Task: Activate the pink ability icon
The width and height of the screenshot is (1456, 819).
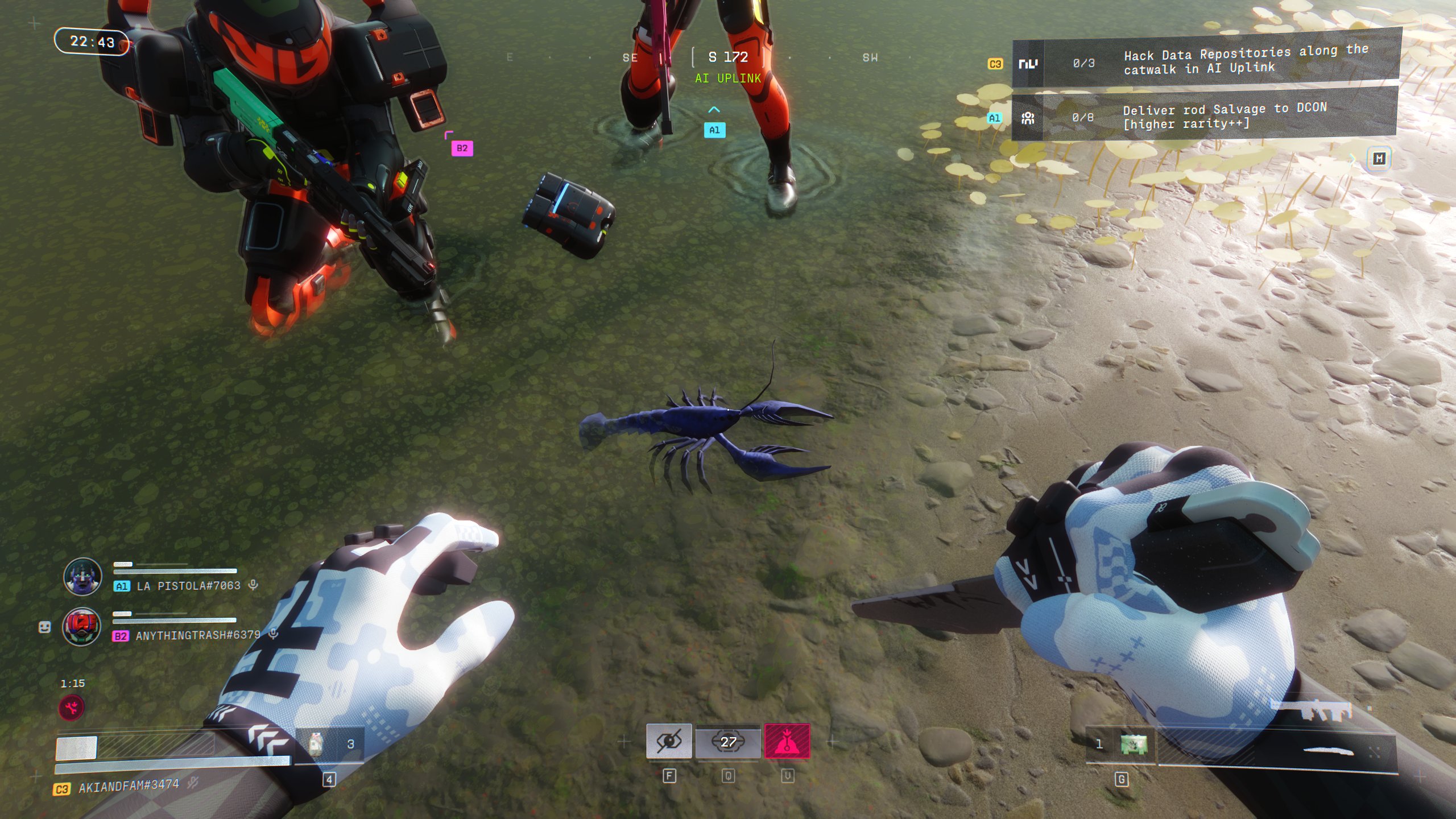Action: pyautogui.click(x=787, y=741)
